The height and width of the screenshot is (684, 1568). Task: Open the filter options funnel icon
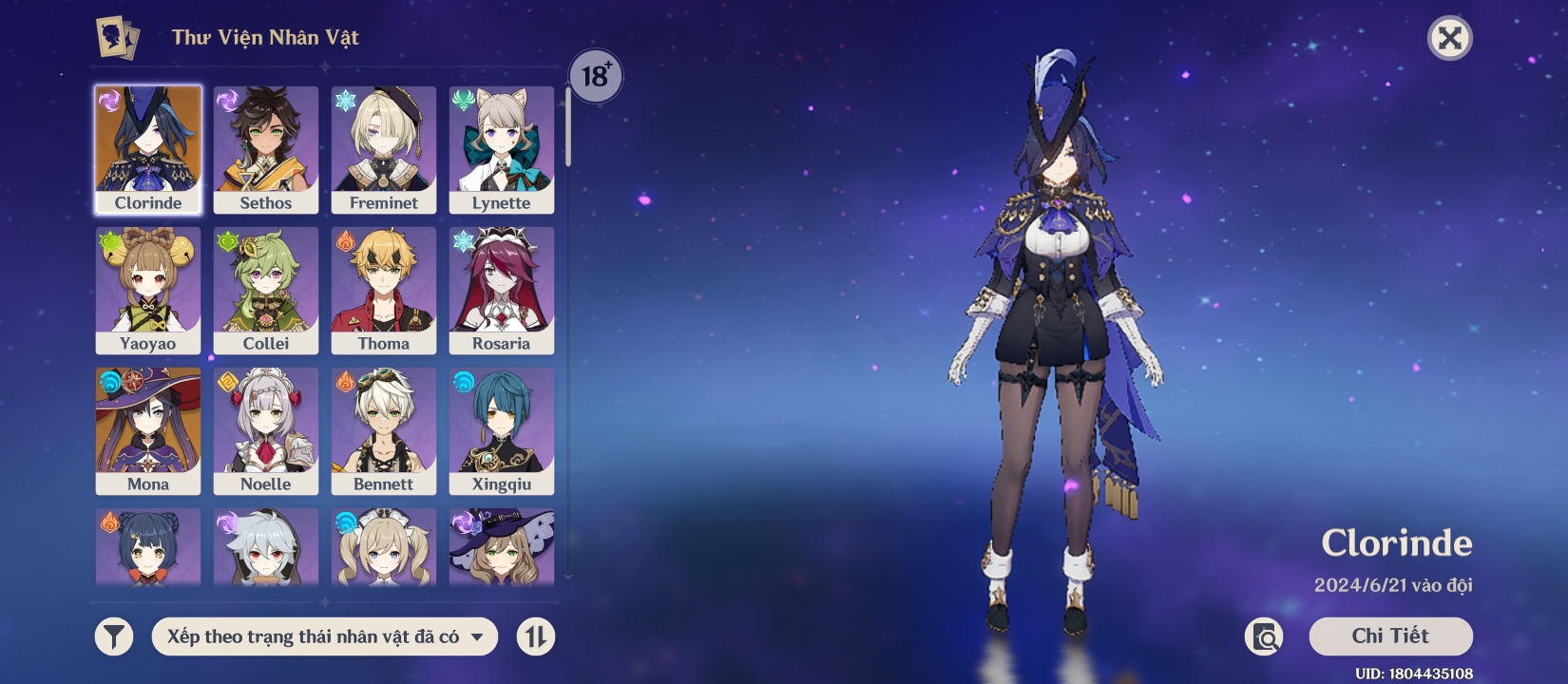pos(113,636)
